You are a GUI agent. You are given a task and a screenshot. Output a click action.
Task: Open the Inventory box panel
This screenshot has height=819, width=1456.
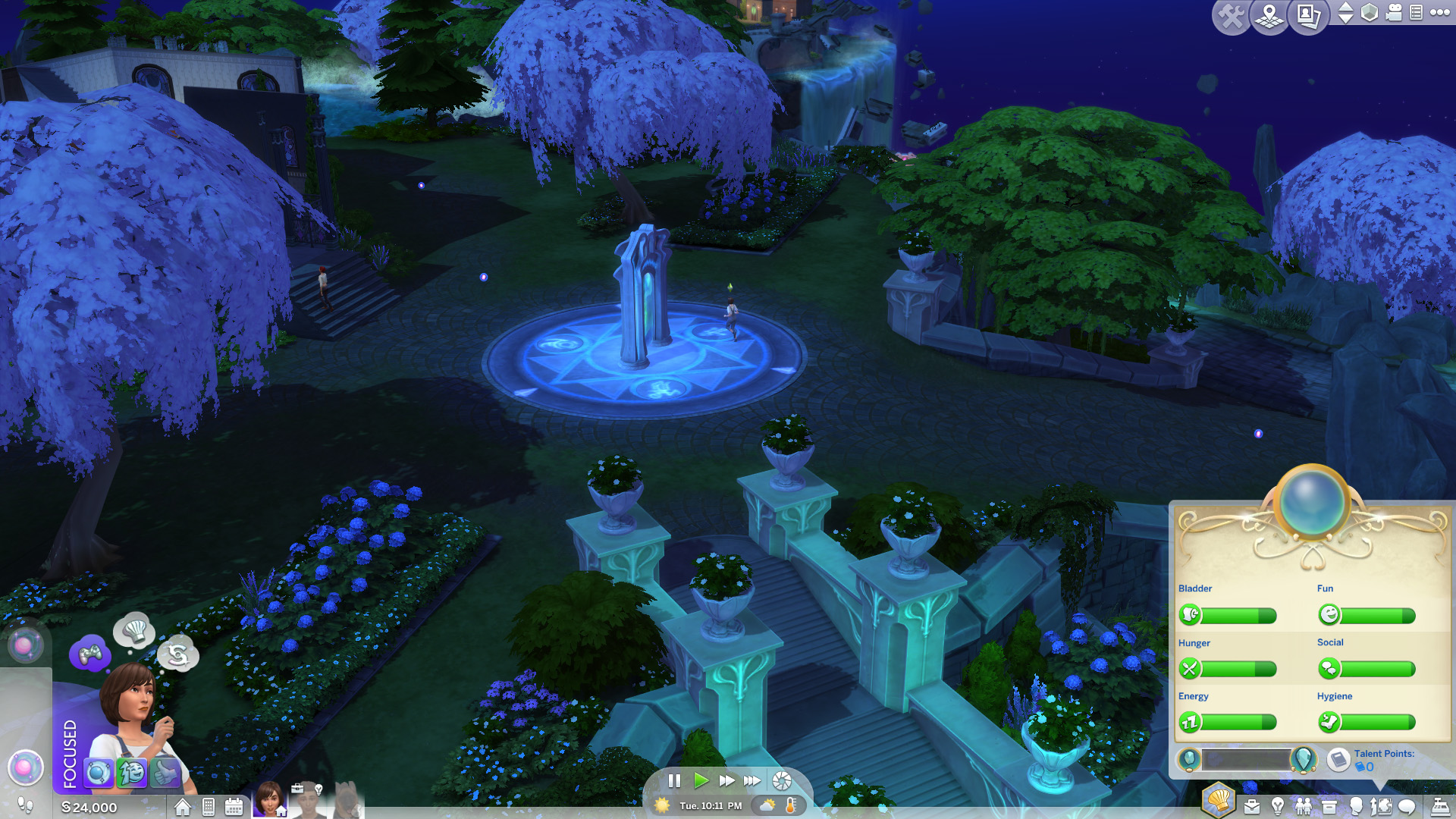(x=1329, y=807)
